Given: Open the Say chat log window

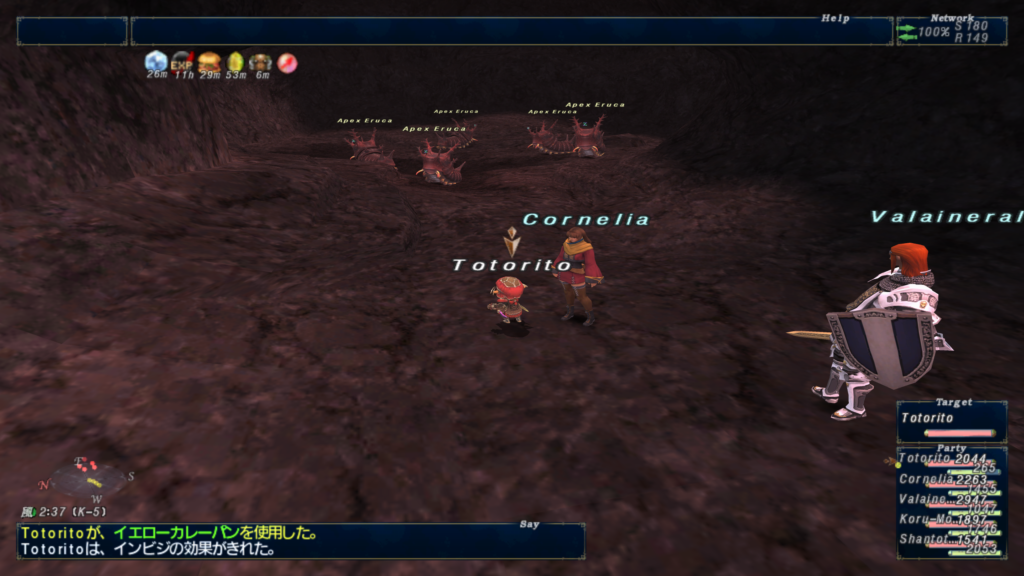Looking at the screenshot, I should coord(300,541).
